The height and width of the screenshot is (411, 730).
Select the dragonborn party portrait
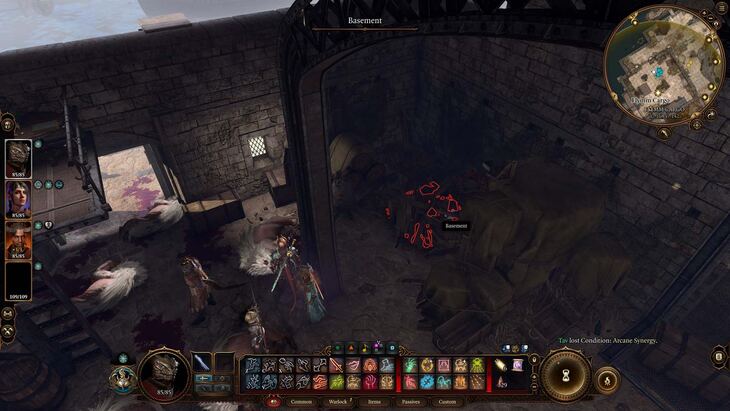click(18, 158)
